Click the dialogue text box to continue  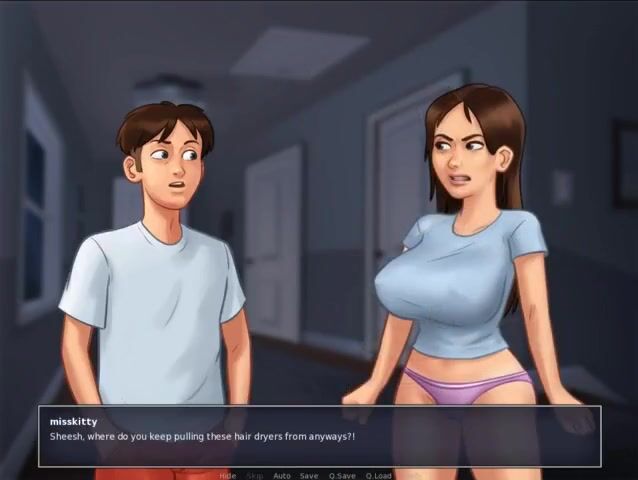(319, 436)
